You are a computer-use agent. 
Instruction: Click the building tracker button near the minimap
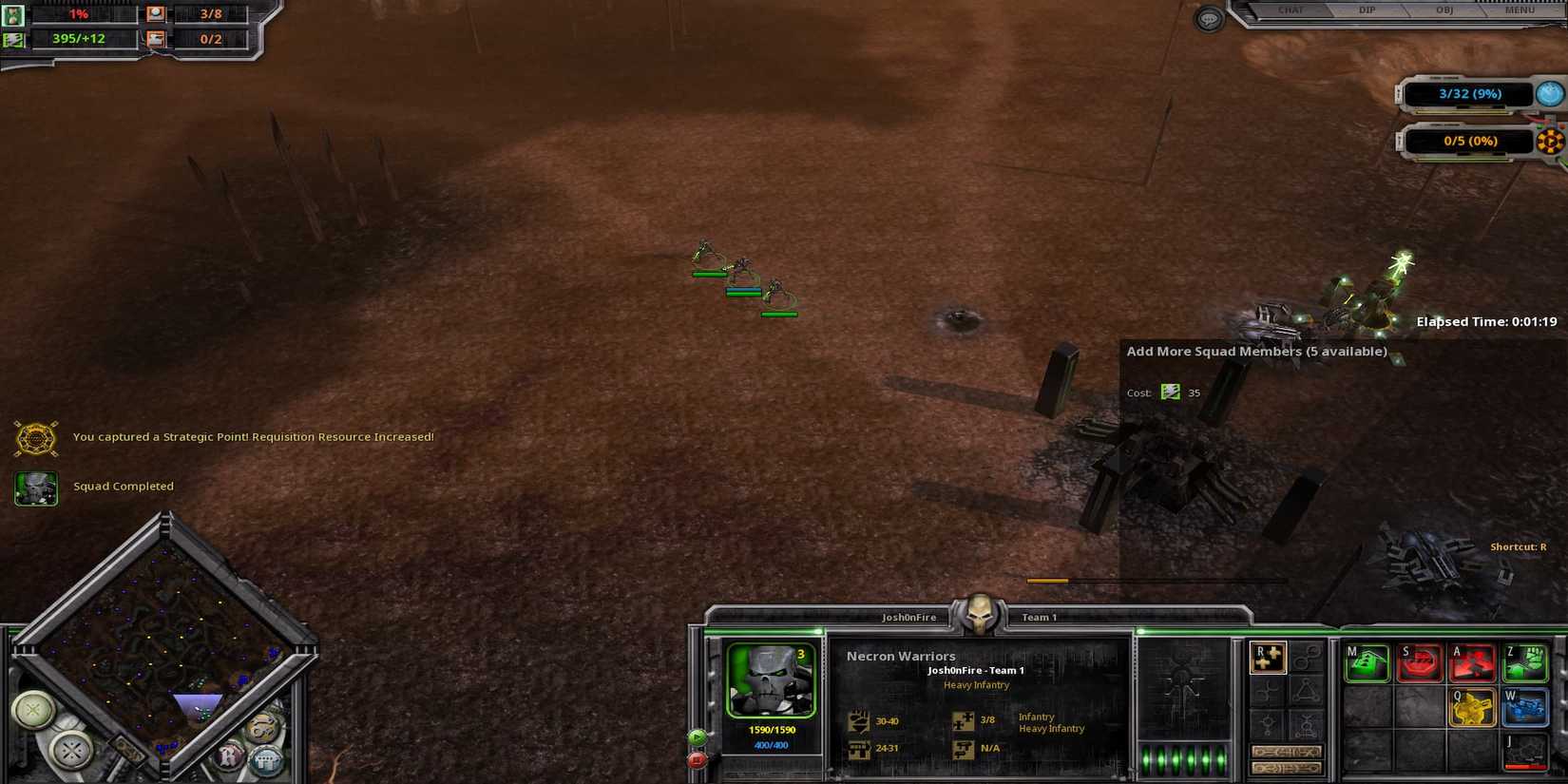pos(267,760)
